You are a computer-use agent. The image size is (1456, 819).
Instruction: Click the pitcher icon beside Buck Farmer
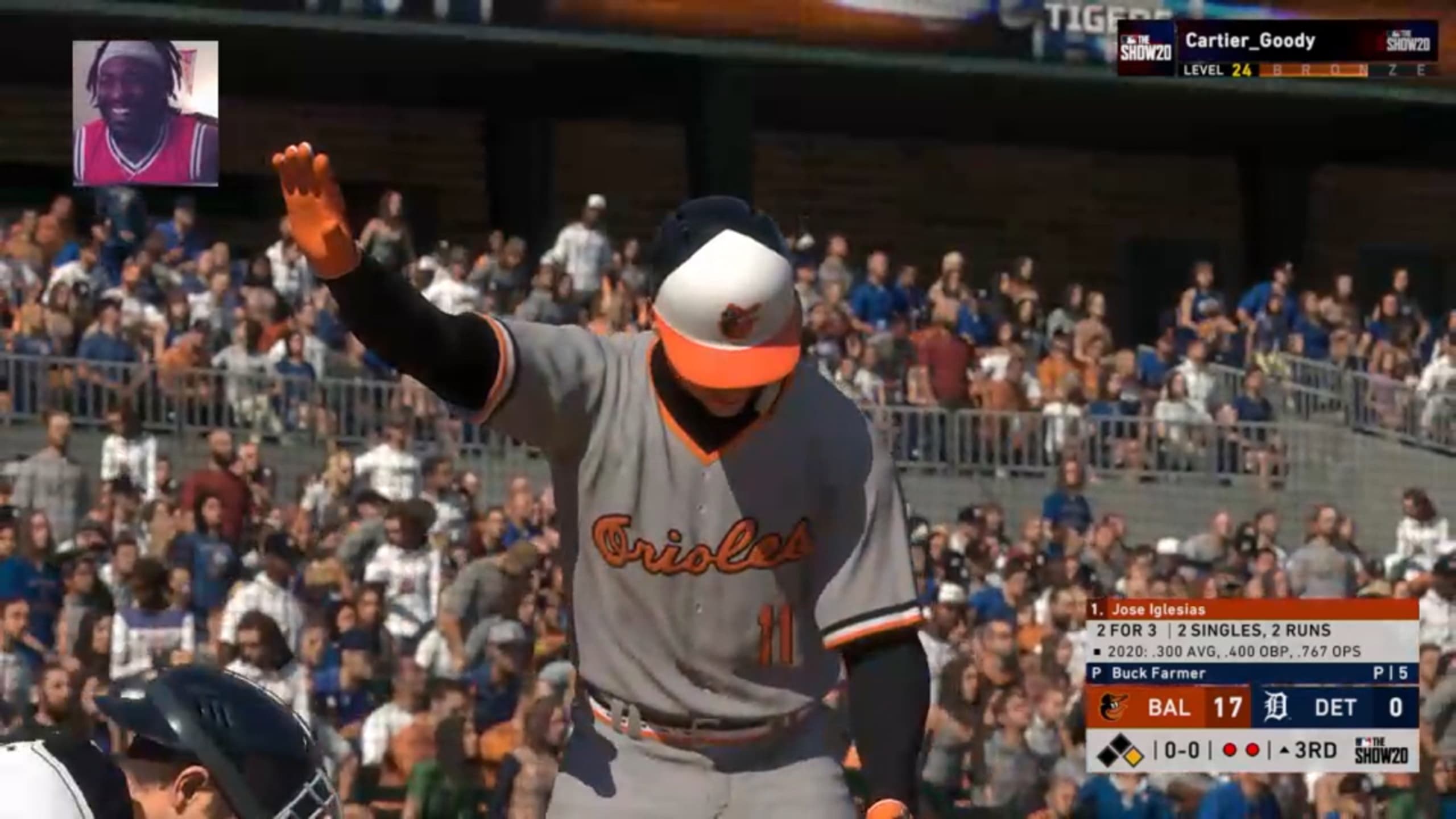pos(1096,673)
